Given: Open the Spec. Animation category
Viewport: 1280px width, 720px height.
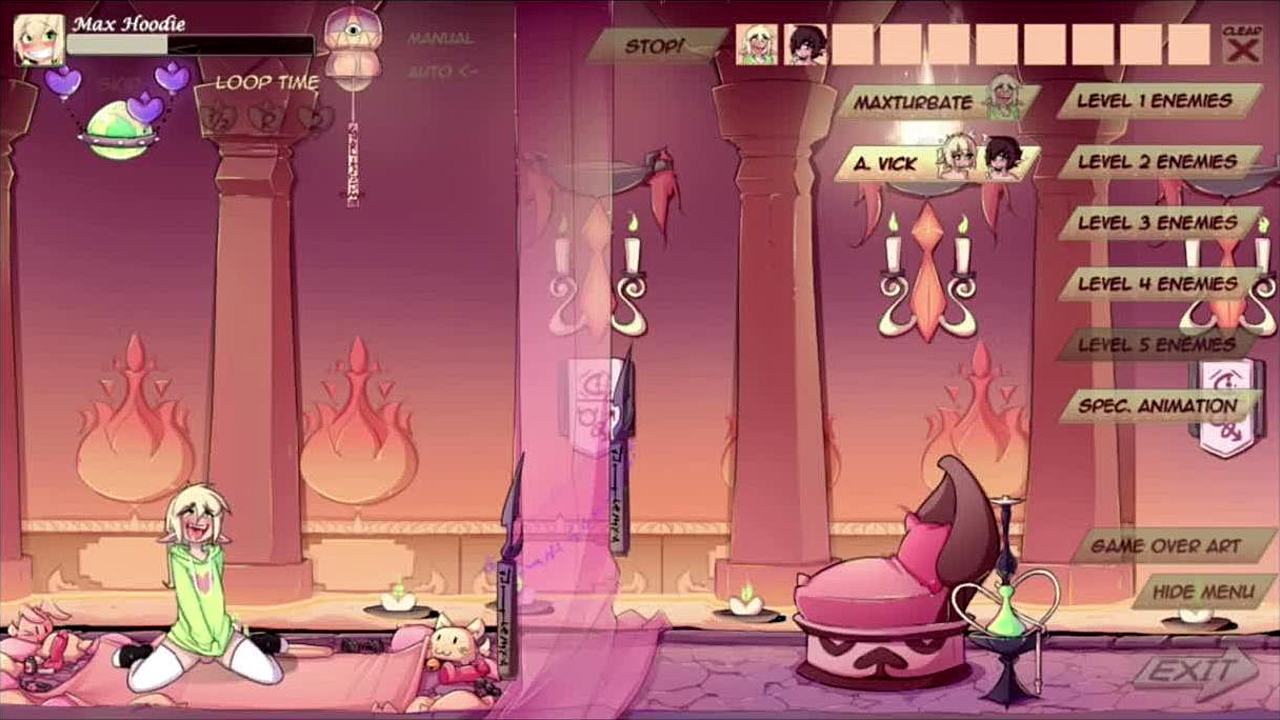Looking at the screenshot, I should [x=1156, y=406].
